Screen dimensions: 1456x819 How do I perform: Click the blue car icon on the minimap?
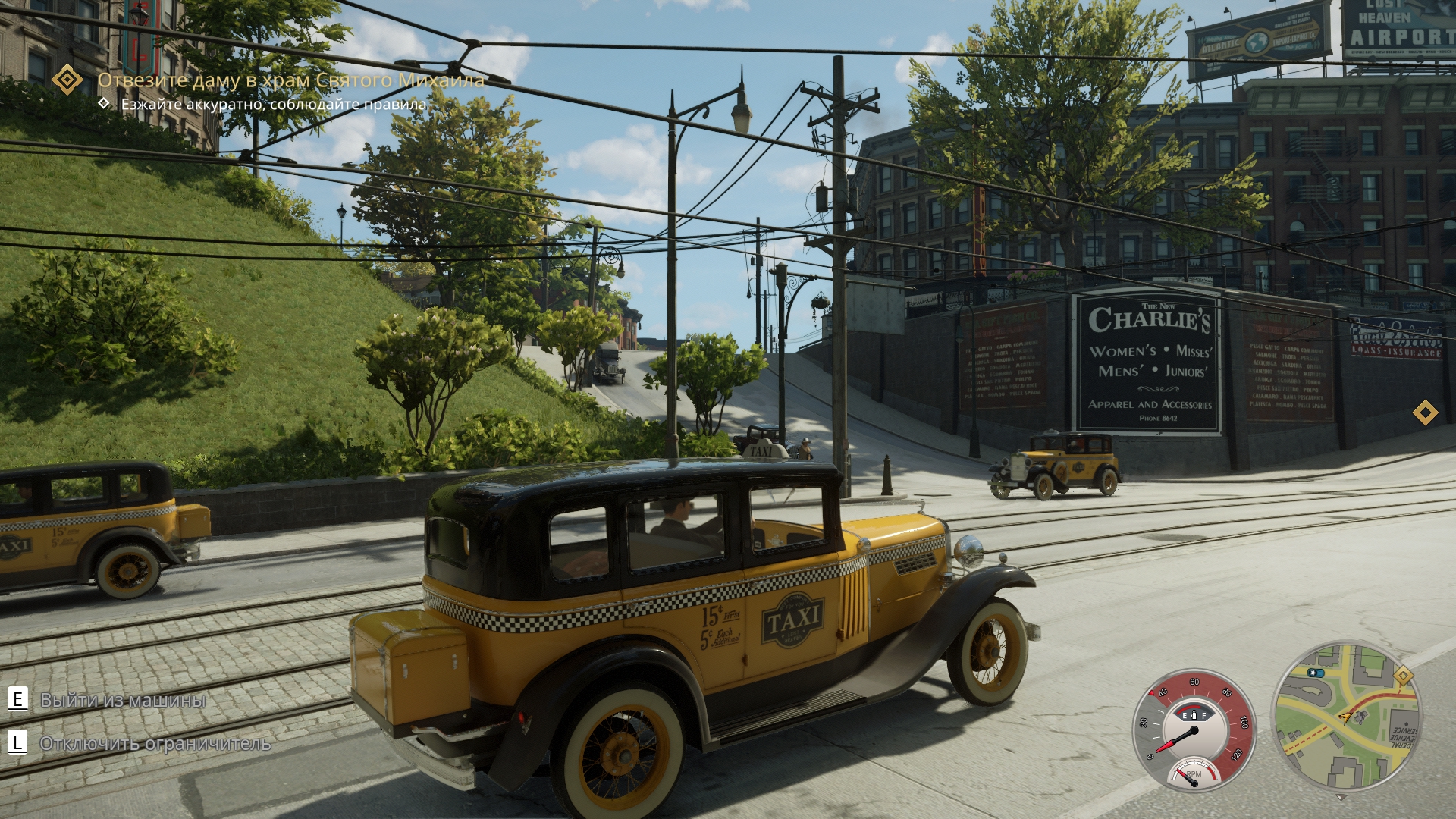tap(1314, 673)
